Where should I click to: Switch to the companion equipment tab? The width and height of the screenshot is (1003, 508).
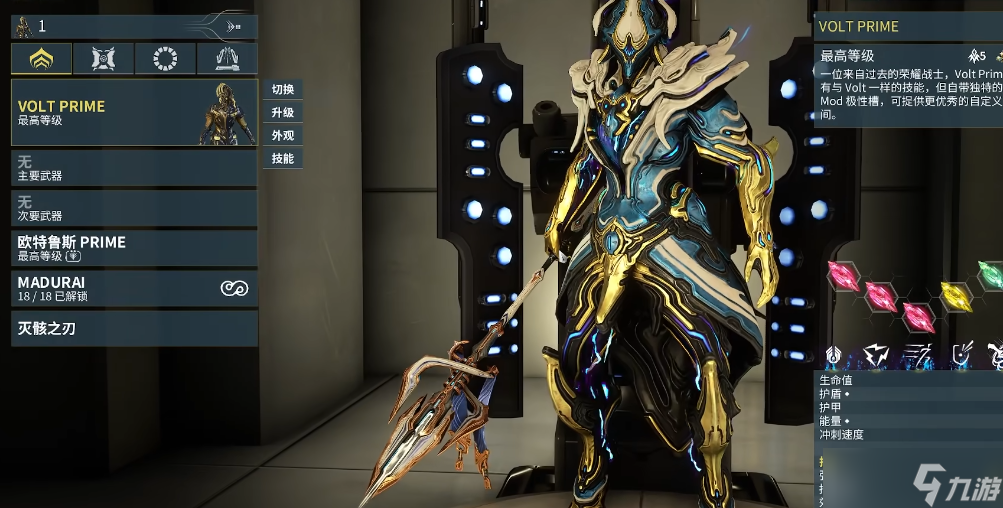coord(103,59)
